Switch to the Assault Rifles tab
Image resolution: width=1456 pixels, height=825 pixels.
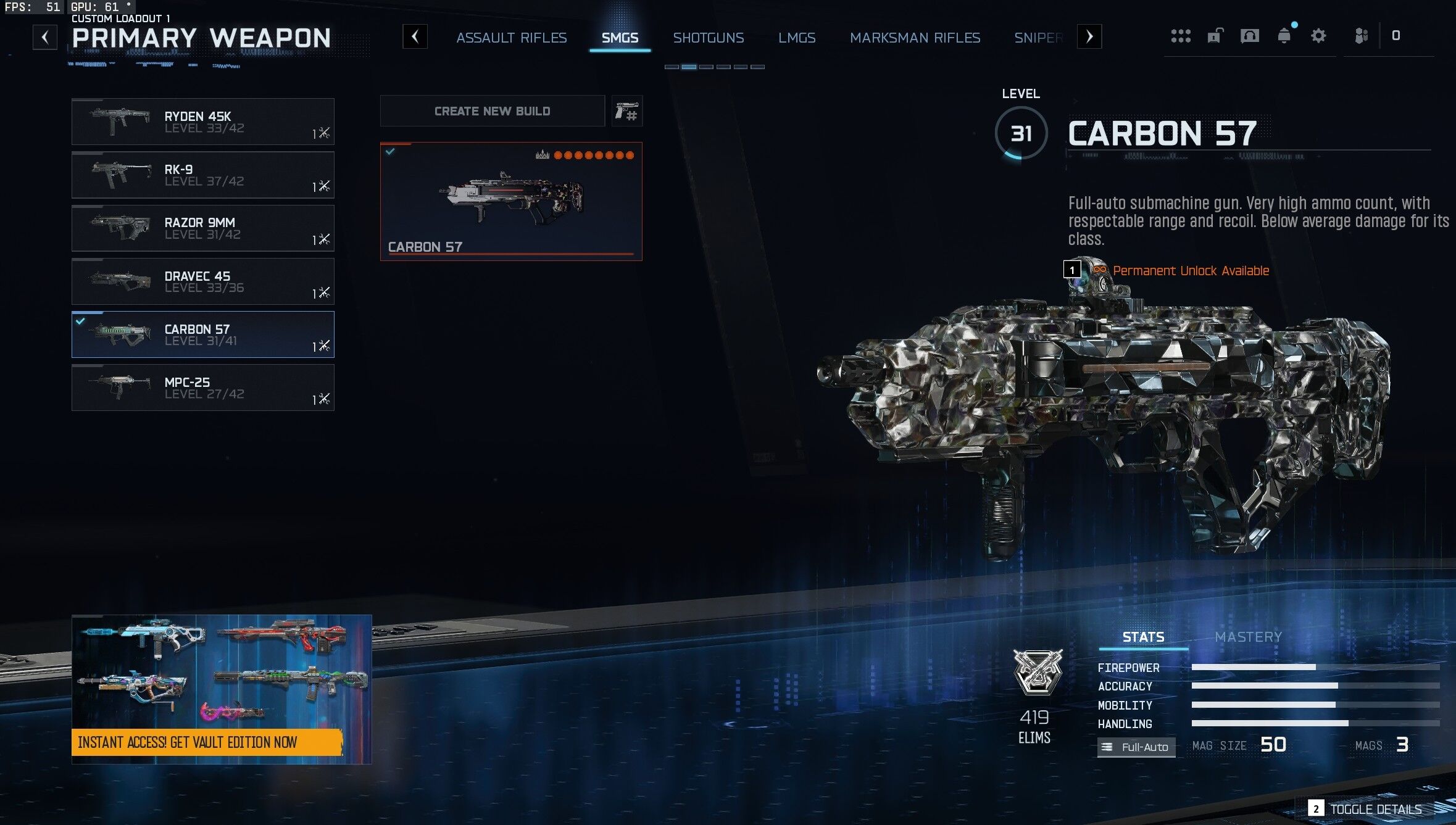(x=511, y=38)
